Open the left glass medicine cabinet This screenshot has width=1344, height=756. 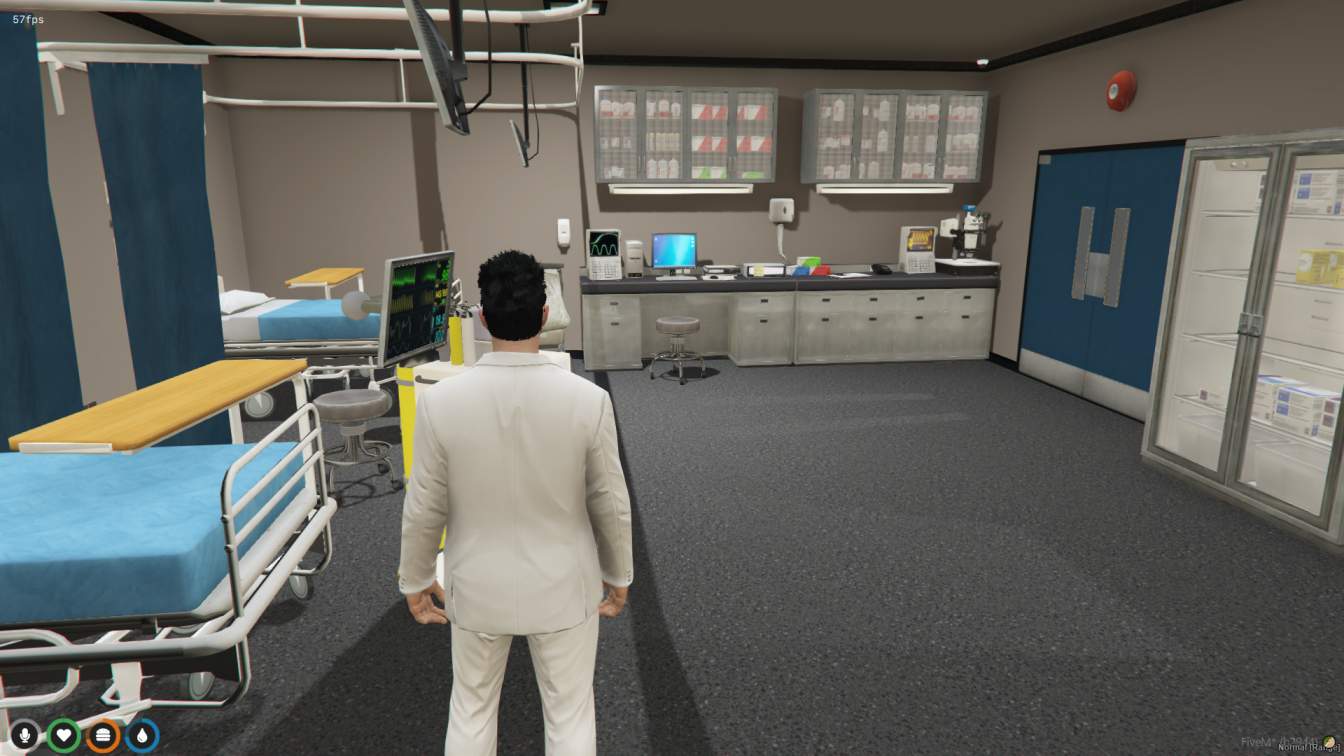686,128
